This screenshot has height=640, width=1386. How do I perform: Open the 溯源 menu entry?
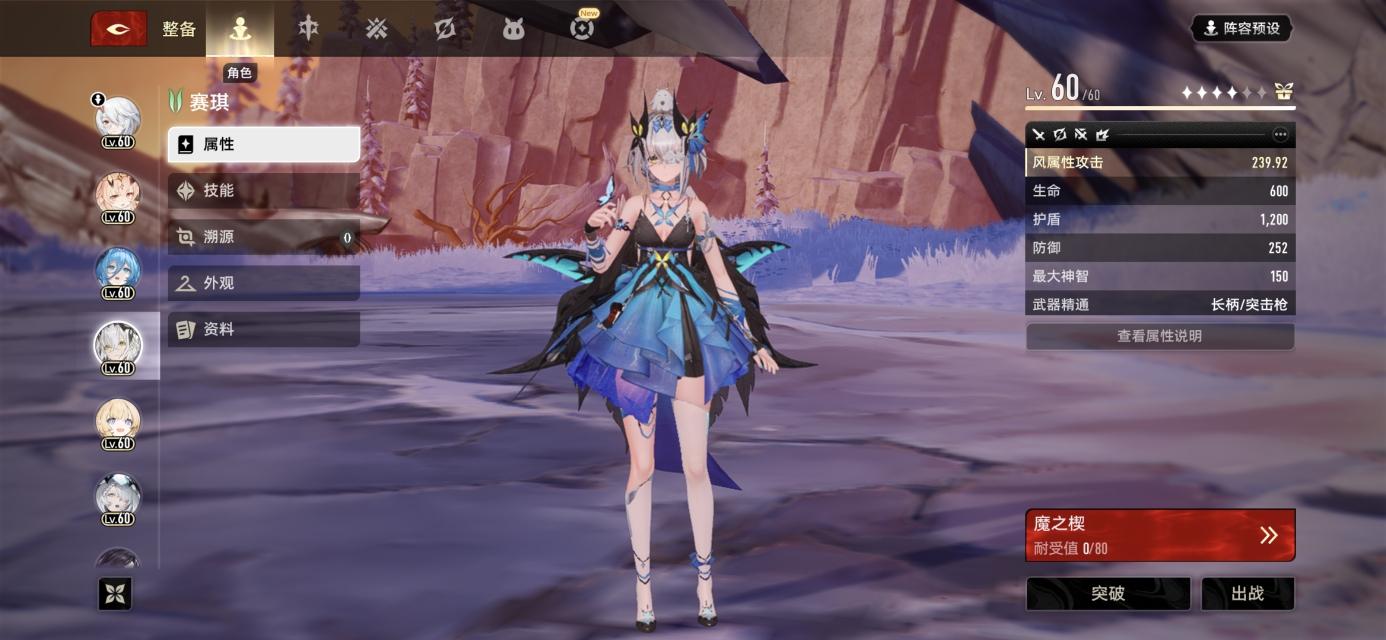pos(263,237)
